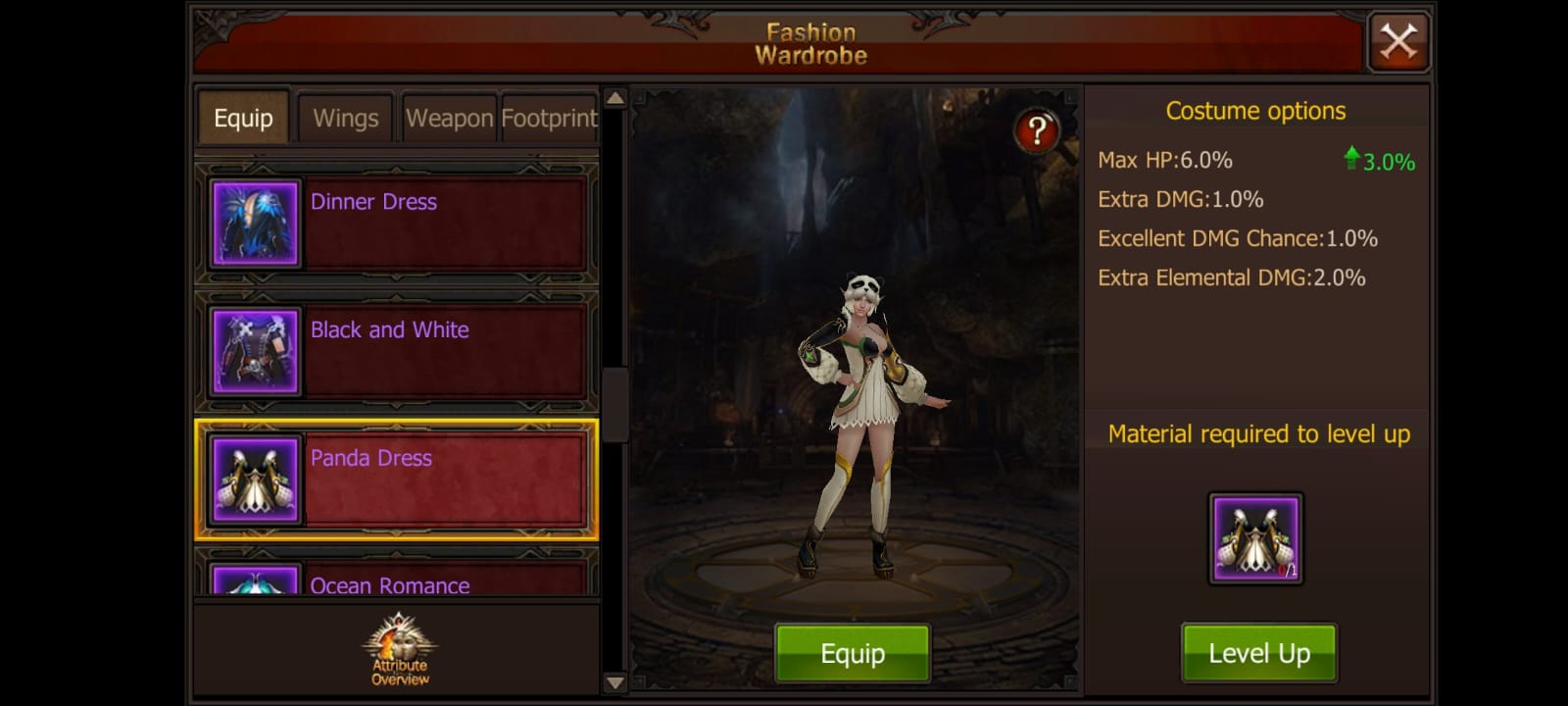Equip the selected Panda Dress
1568x706 pixels.
coord(852,651)
